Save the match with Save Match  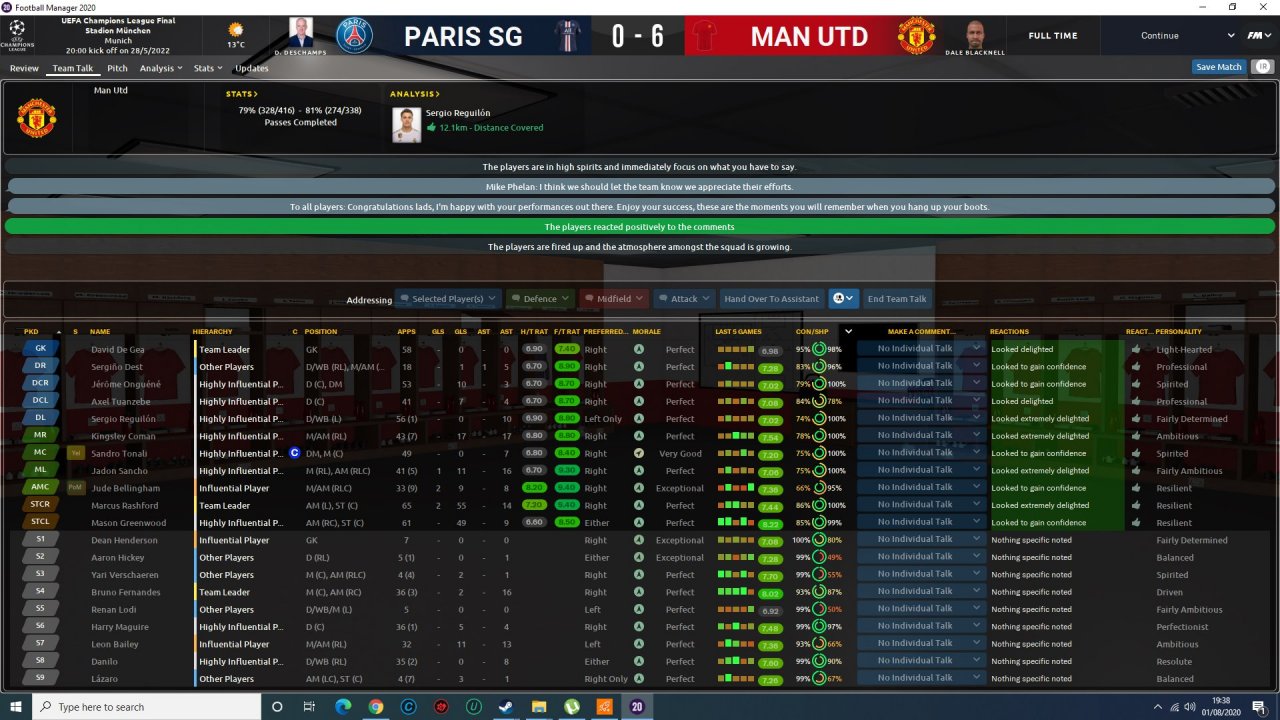tap(1218, 67)
